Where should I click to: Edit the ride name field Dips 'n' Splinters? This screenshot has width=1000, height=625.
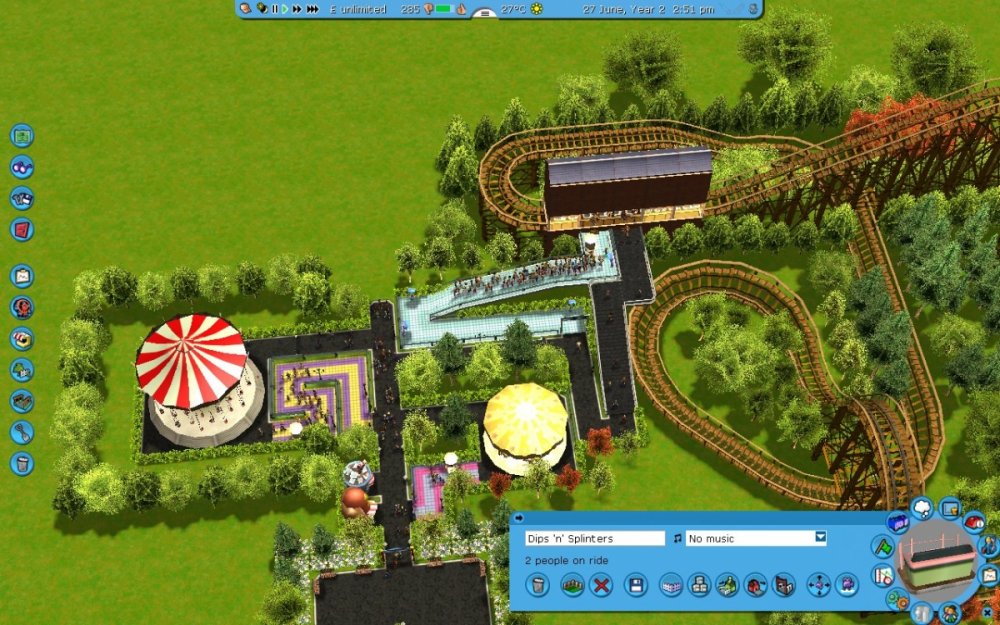(594, 538)
